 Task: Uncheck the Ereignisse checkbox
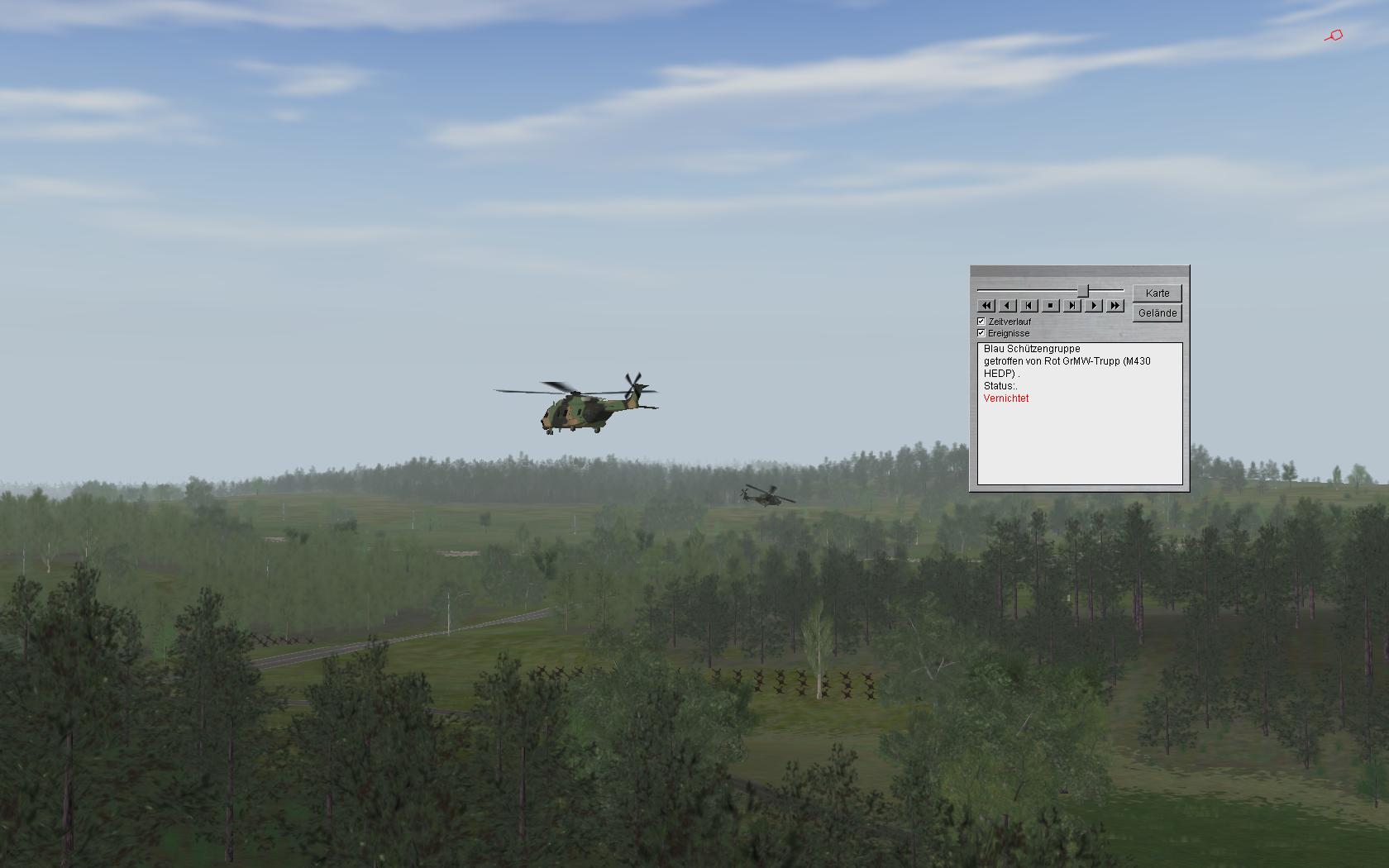tap(981, 333)
